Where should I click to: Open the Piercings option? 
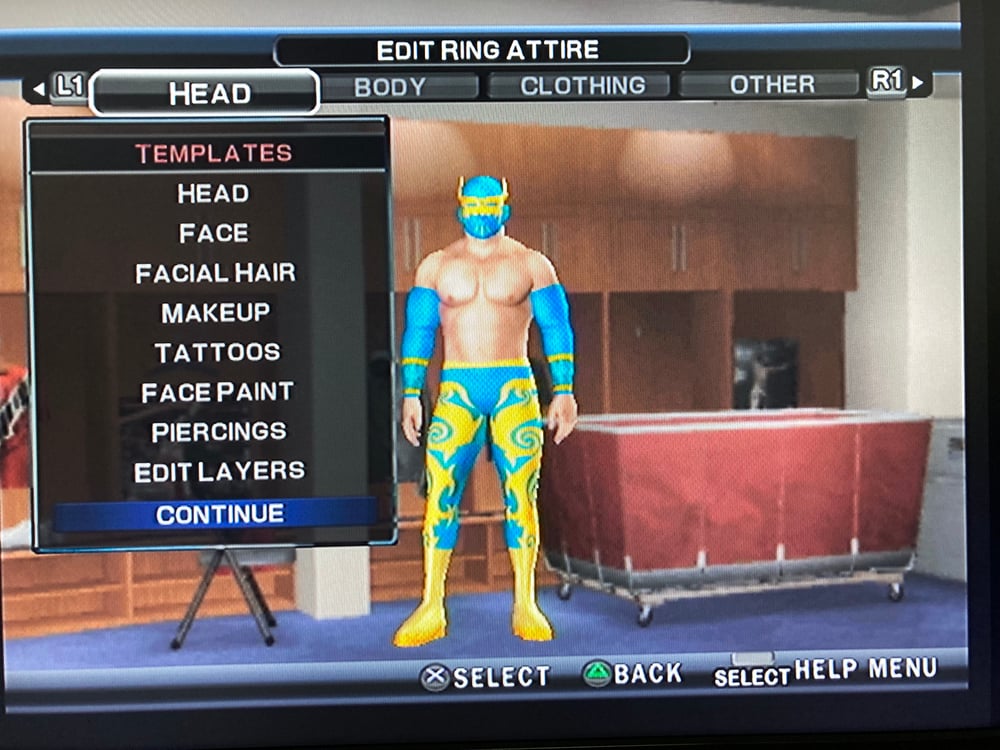(x=218, y=432)
